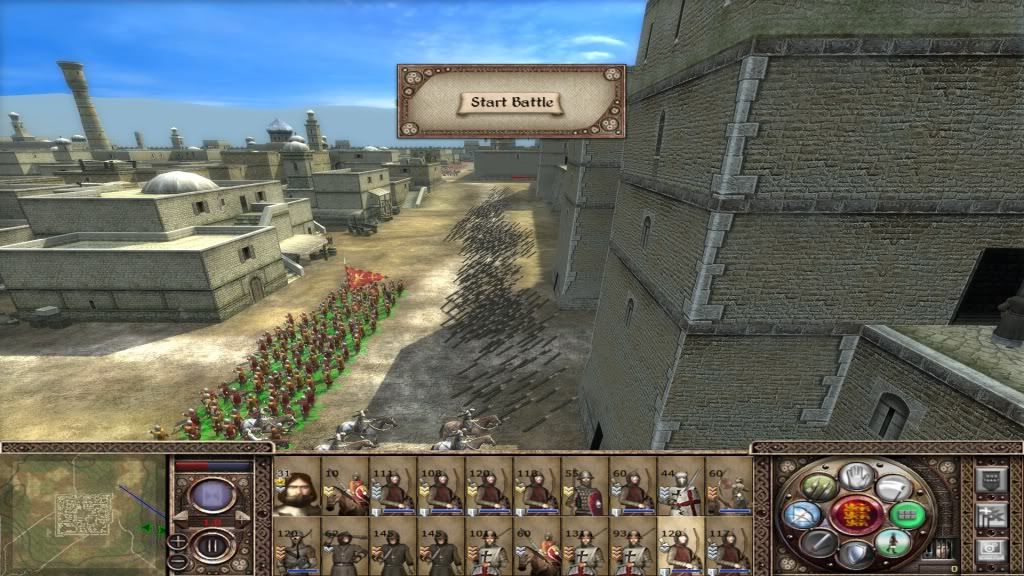Choose the shield infantry card numbered 55

coord(586,487)
